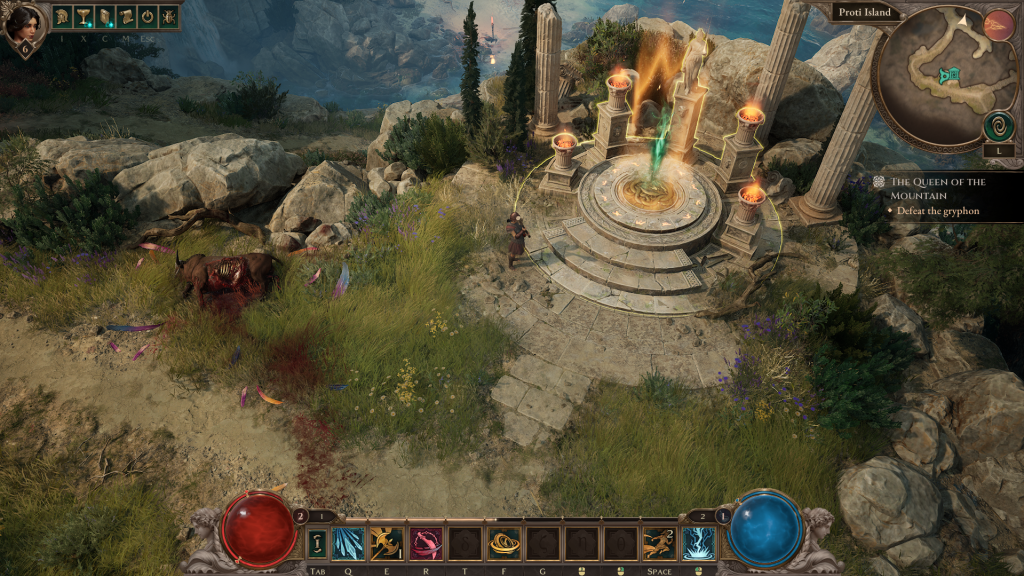Activate the blue frost burst skill

(698, 543)
